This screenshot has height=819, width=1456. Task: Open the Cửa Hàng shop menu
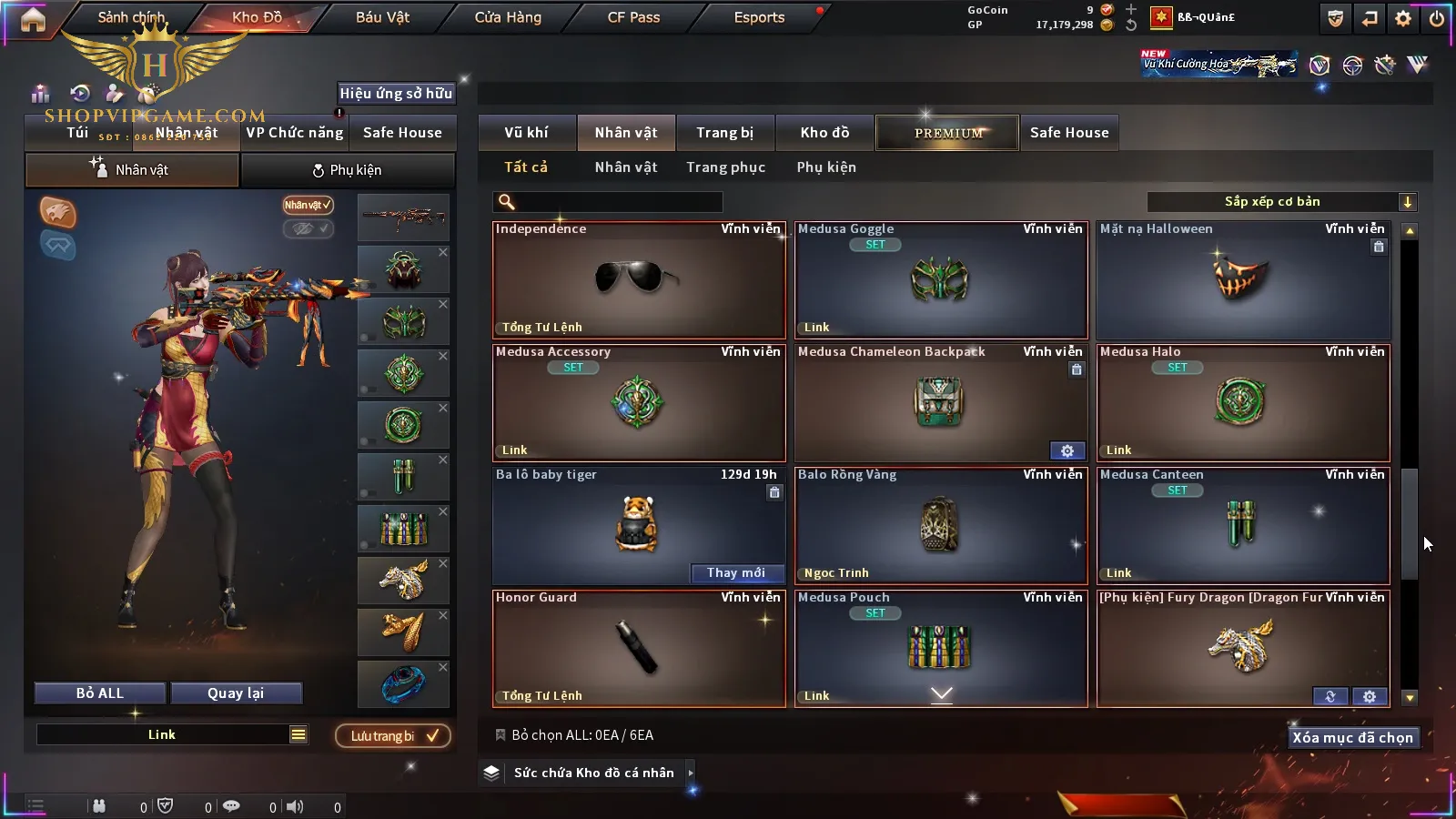508,17
